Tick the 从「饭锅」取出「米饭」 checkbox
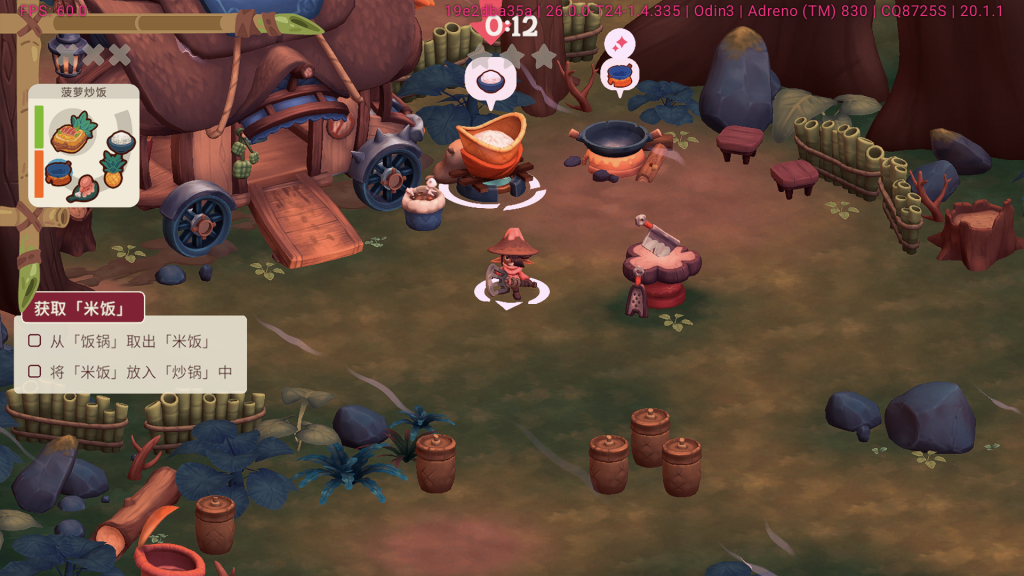Screen dimensions: 1024x576 coord(35,341)
